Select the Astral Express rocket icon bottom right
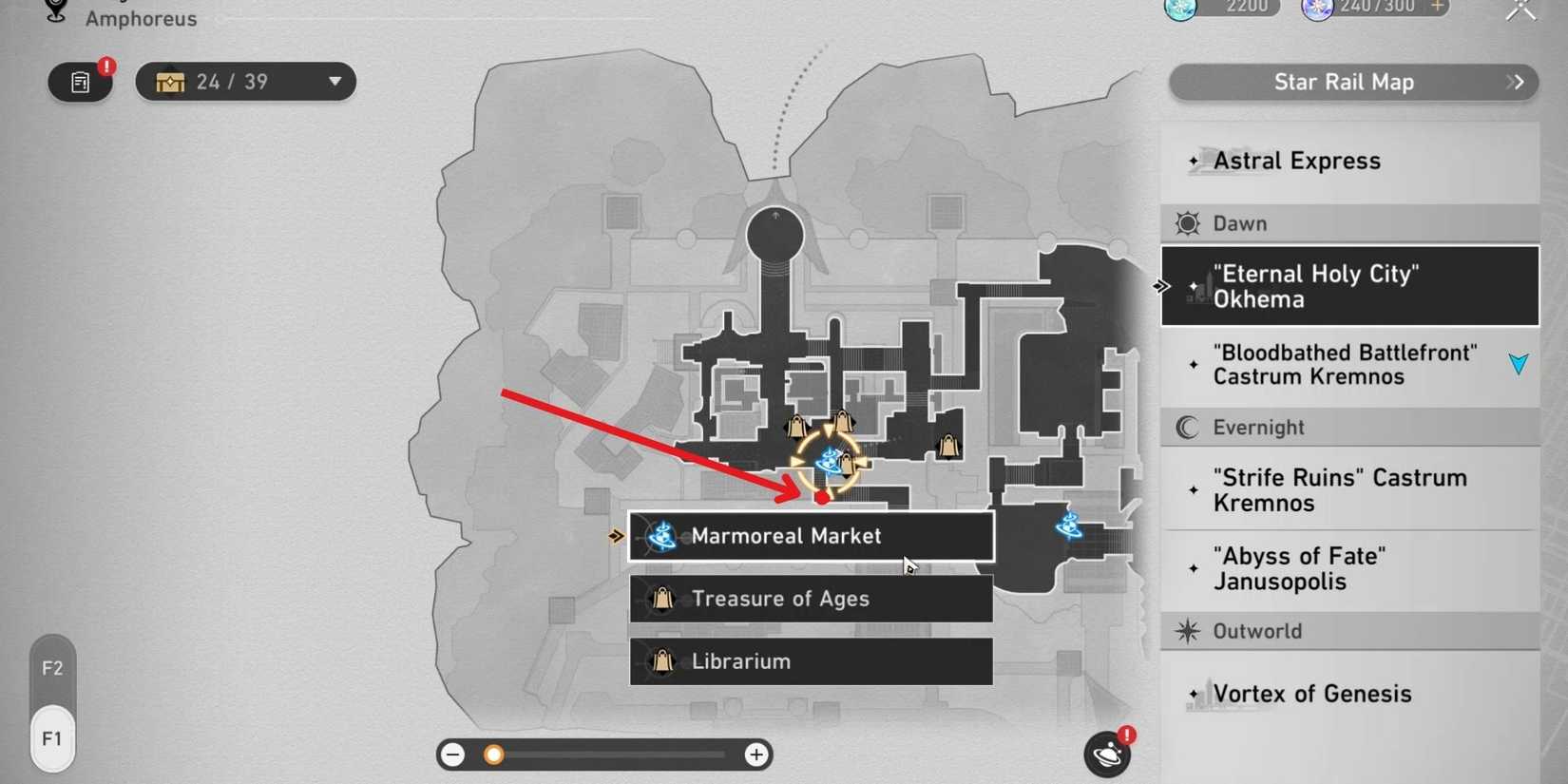This screenshot has height=784, width=1568. click(x=1106, y=752)
